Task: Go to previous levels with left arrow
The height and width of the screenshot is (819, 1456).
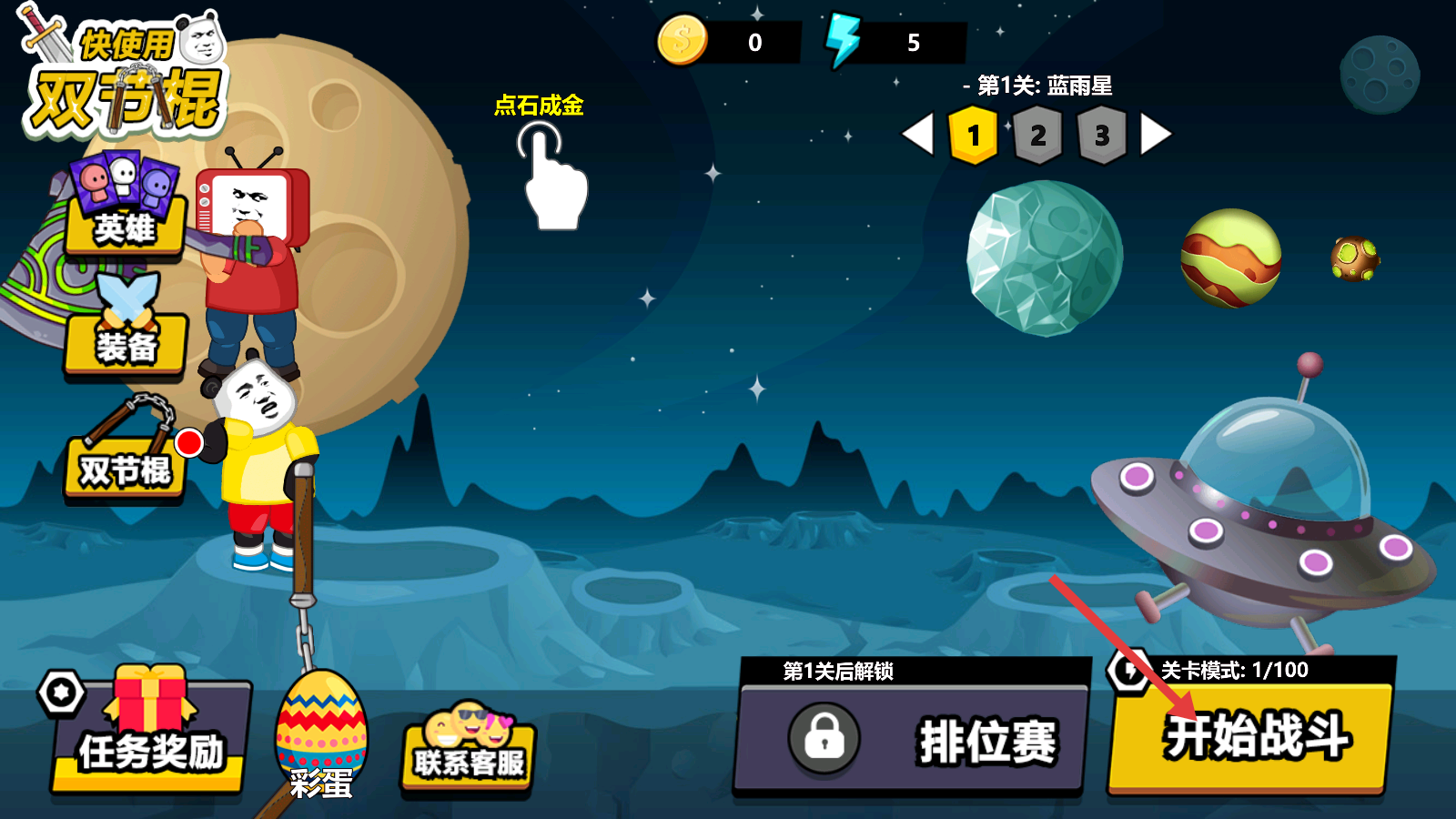Action: [918, 135]
